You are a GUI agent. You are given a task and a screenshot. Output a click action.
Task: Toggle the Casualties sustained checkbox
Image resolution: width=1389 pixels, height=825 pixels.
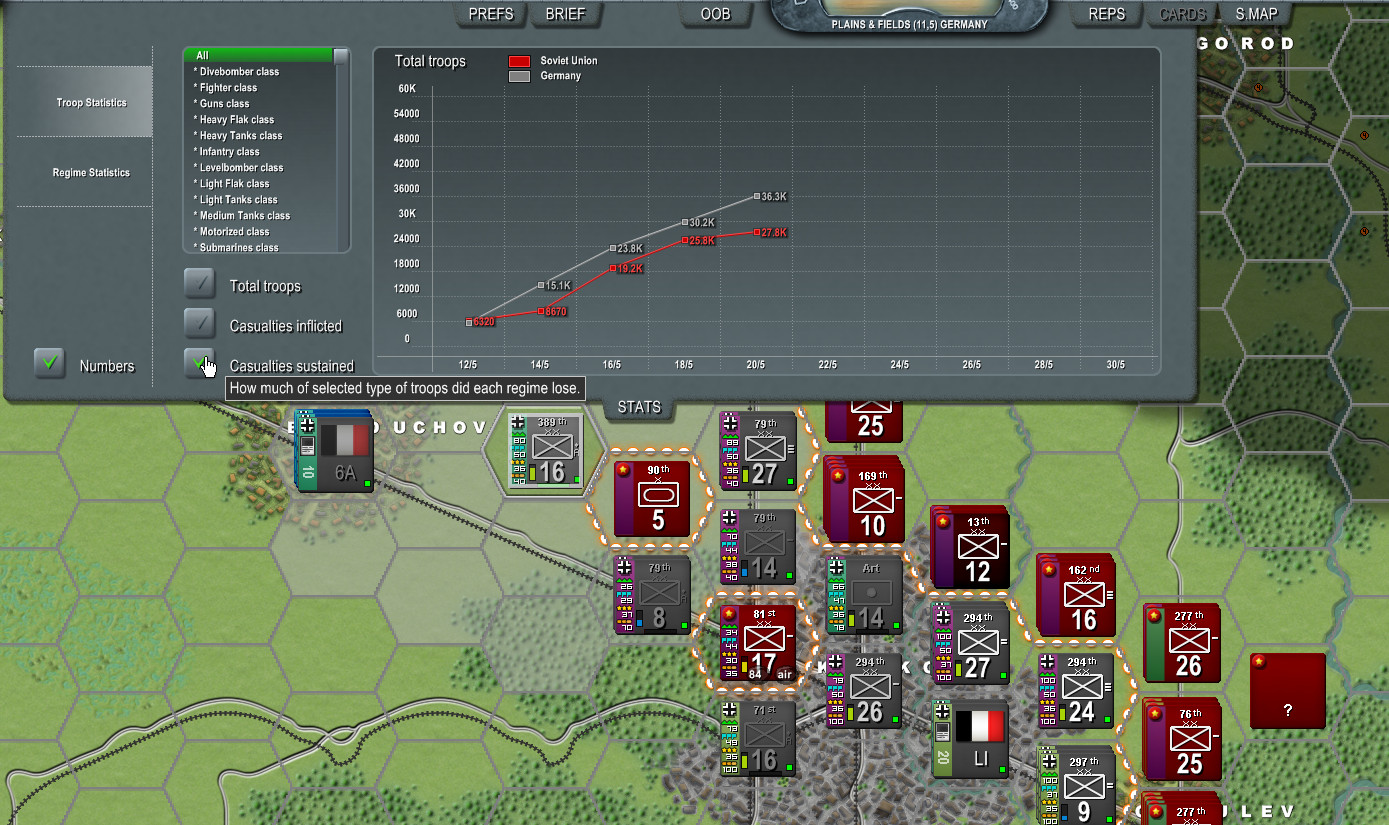click(200, 363)
